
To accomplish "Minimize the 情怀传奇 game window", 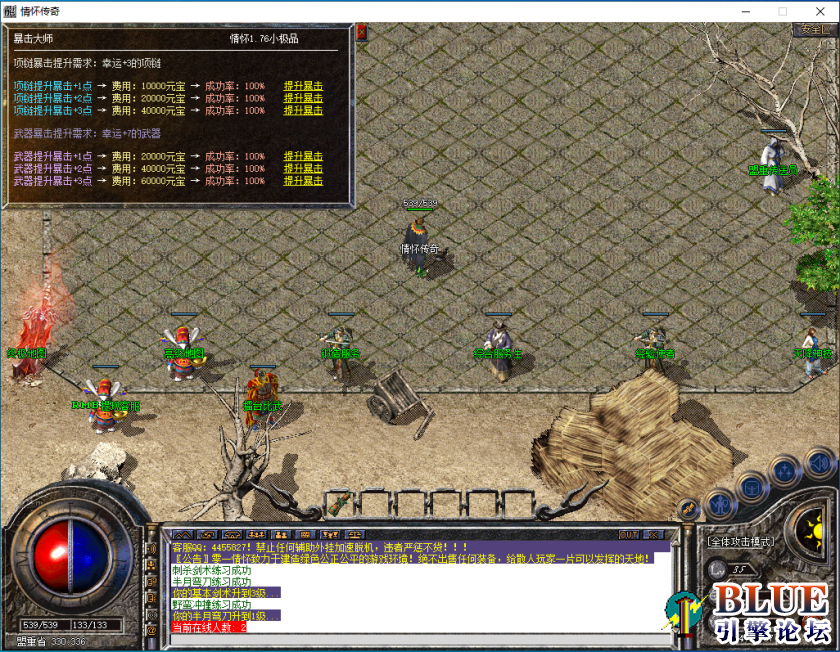I will click(x=747, y=11).
